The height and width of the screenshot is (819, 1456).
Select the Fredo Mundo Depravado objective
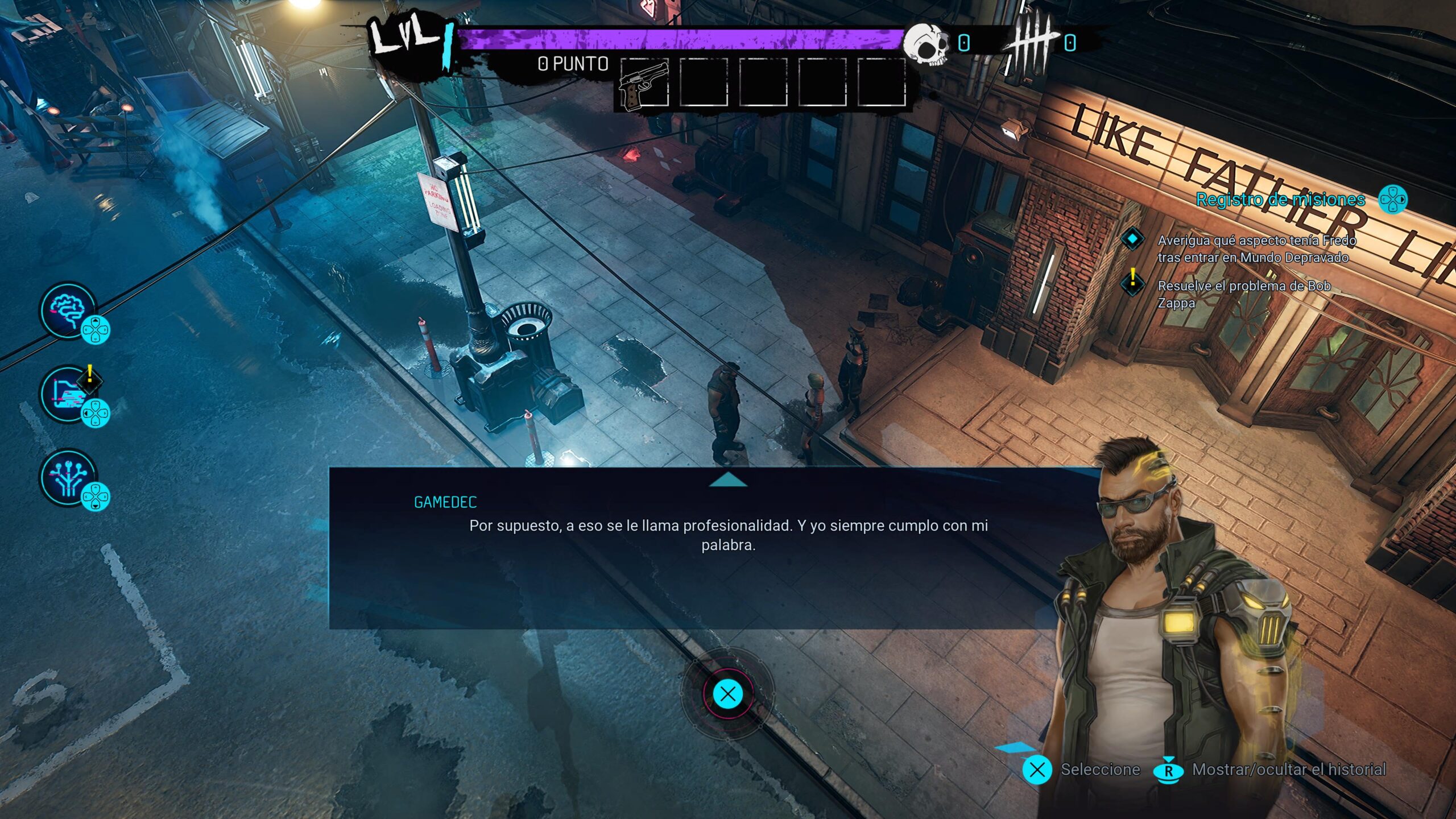[x=1256, y=249]
